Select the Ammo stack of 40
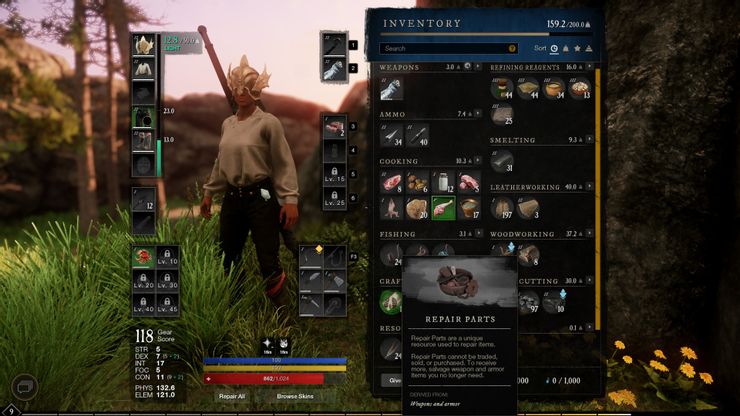Viewport: 740px width, 416px height. (x=417, y=135)
